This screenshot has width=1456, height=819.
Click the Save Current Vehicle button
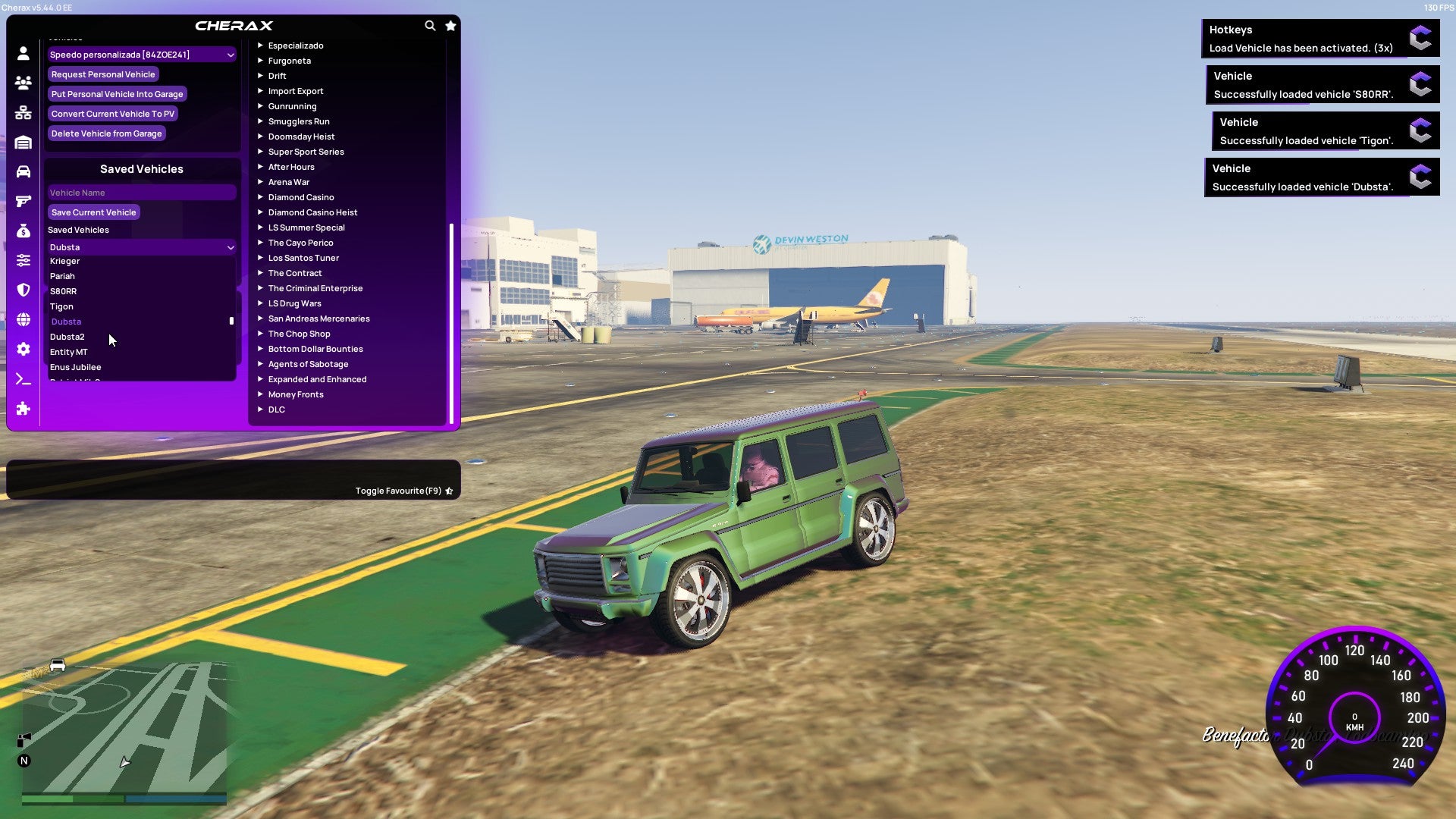pyautogui.click(x=93, y=212)
